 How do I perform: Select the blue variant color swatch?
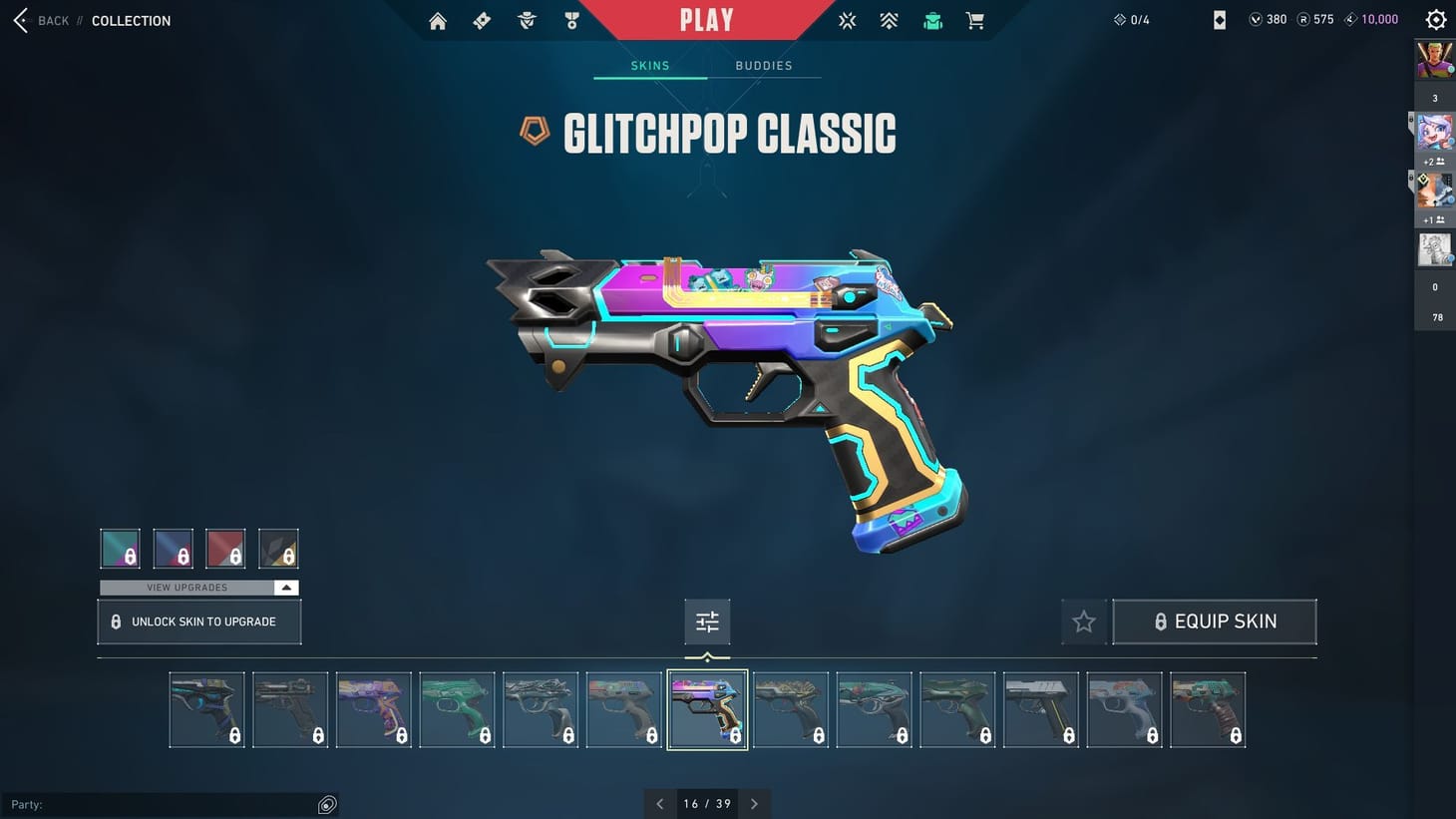tap(173, 548)
